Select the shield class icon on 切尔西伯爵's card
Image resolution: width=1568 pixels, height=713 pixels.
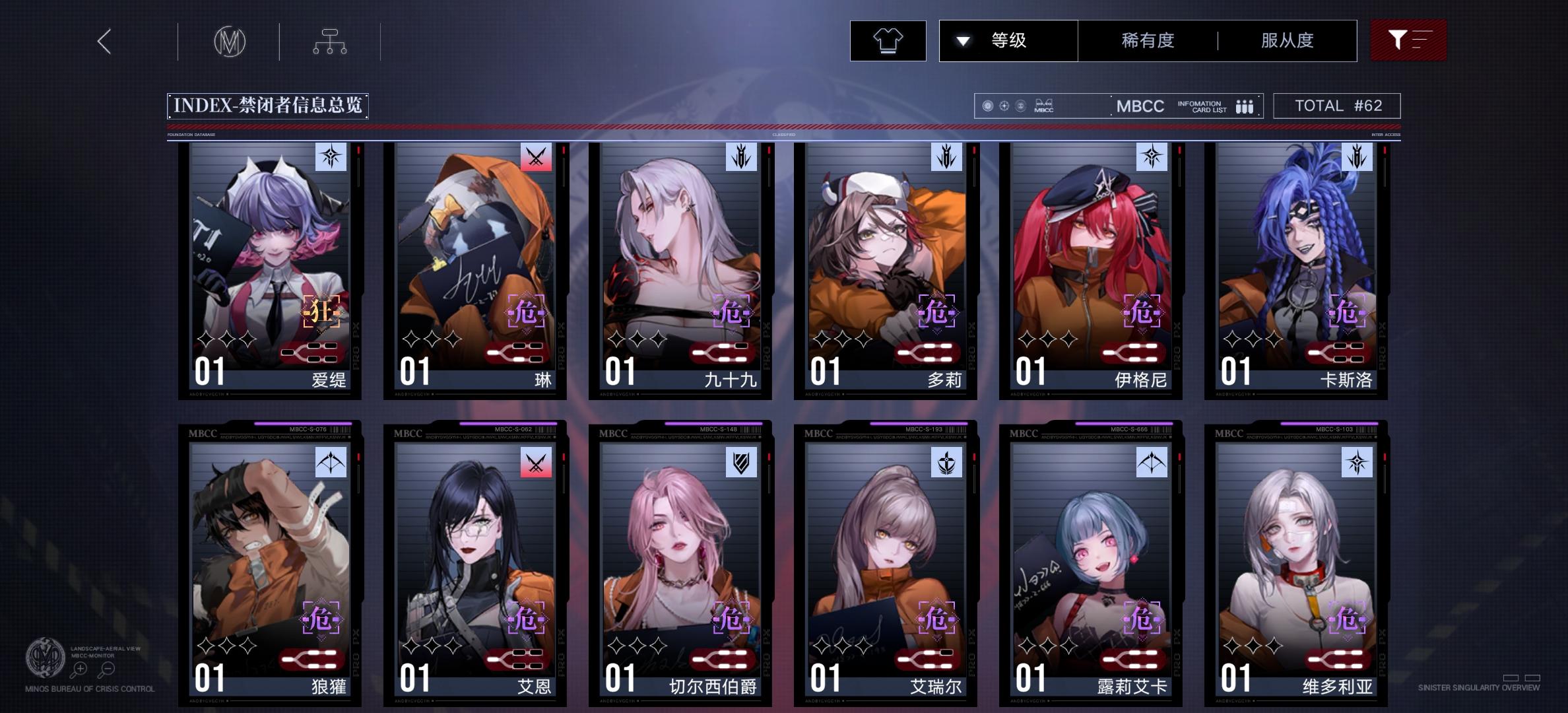tap(742, 463)
